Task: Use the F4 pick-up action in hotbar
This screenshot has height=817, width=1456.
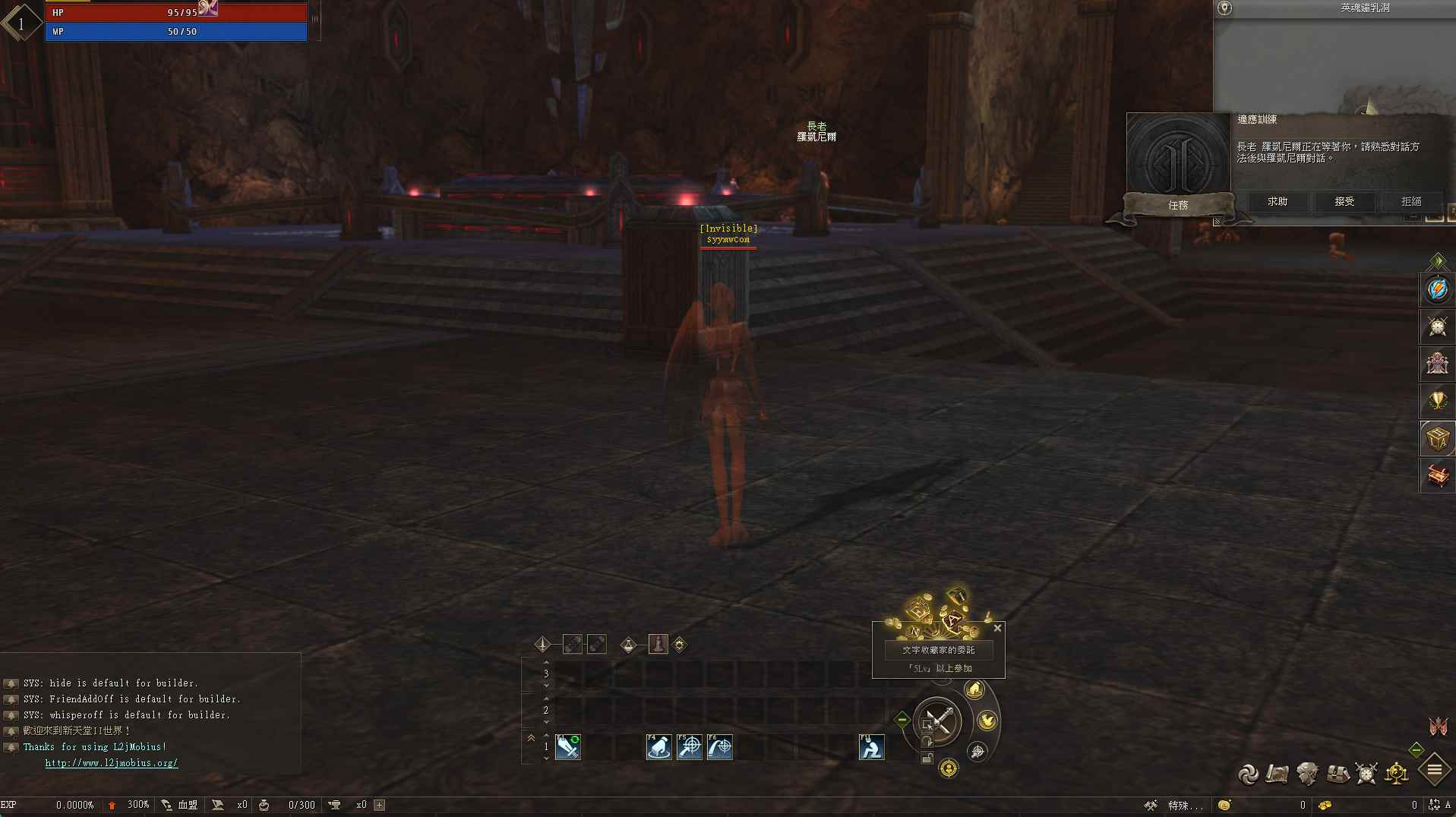Action: coord(659,748)
